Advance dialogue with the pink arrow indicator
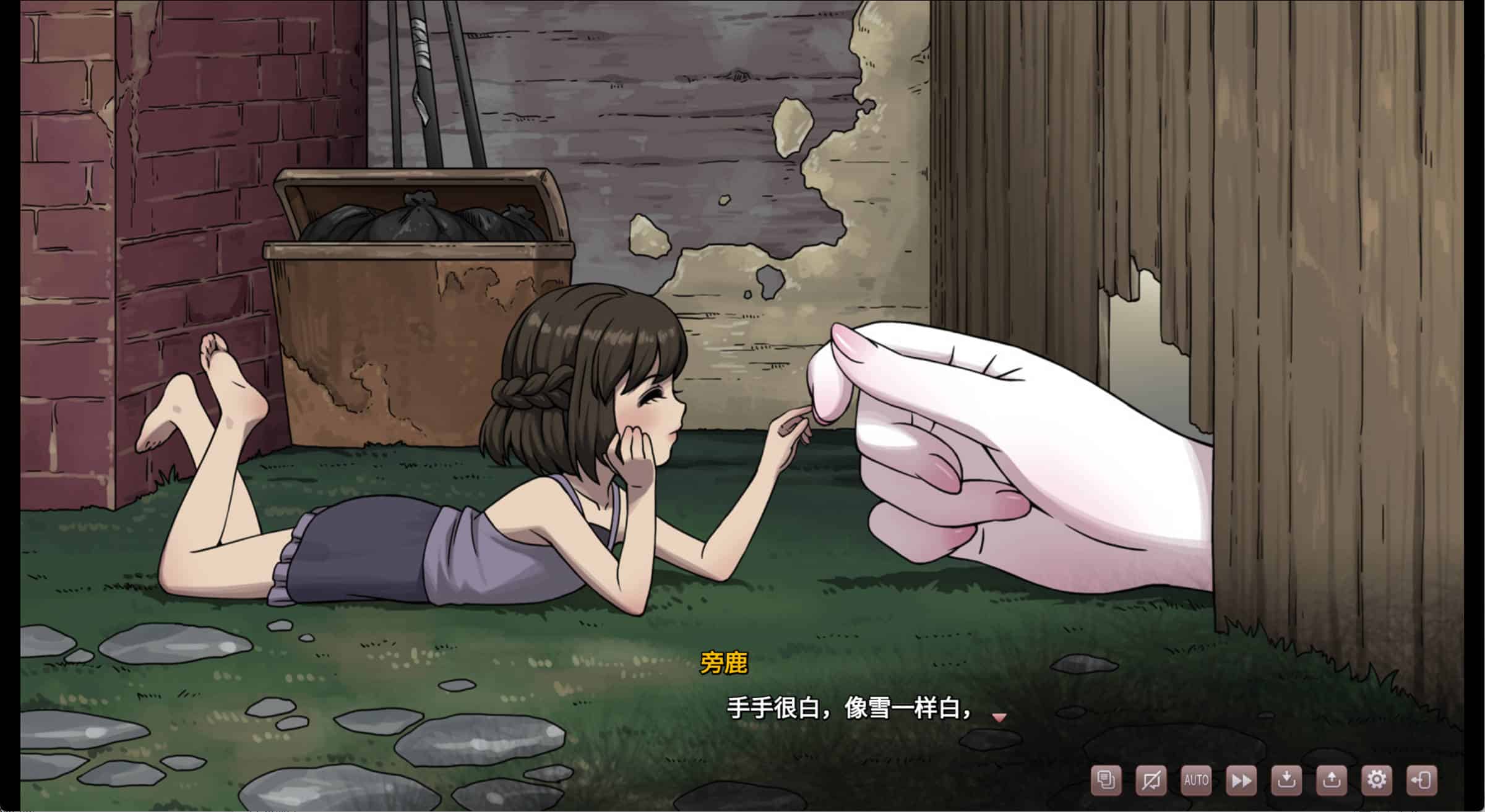This screenshot has height=812, width=1485. (x=999, y=717)
